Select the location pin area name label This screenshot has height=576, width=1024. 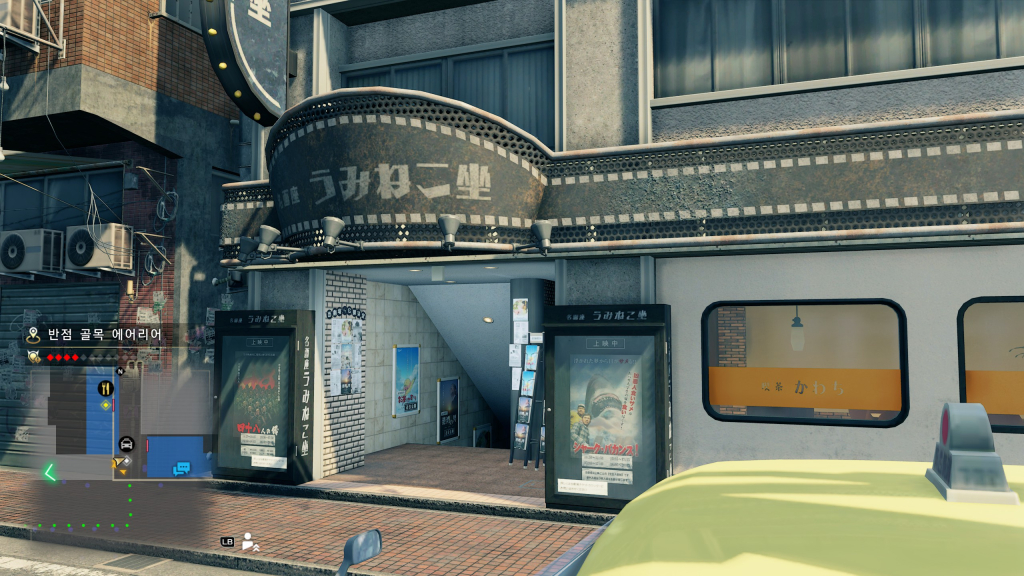96,335
